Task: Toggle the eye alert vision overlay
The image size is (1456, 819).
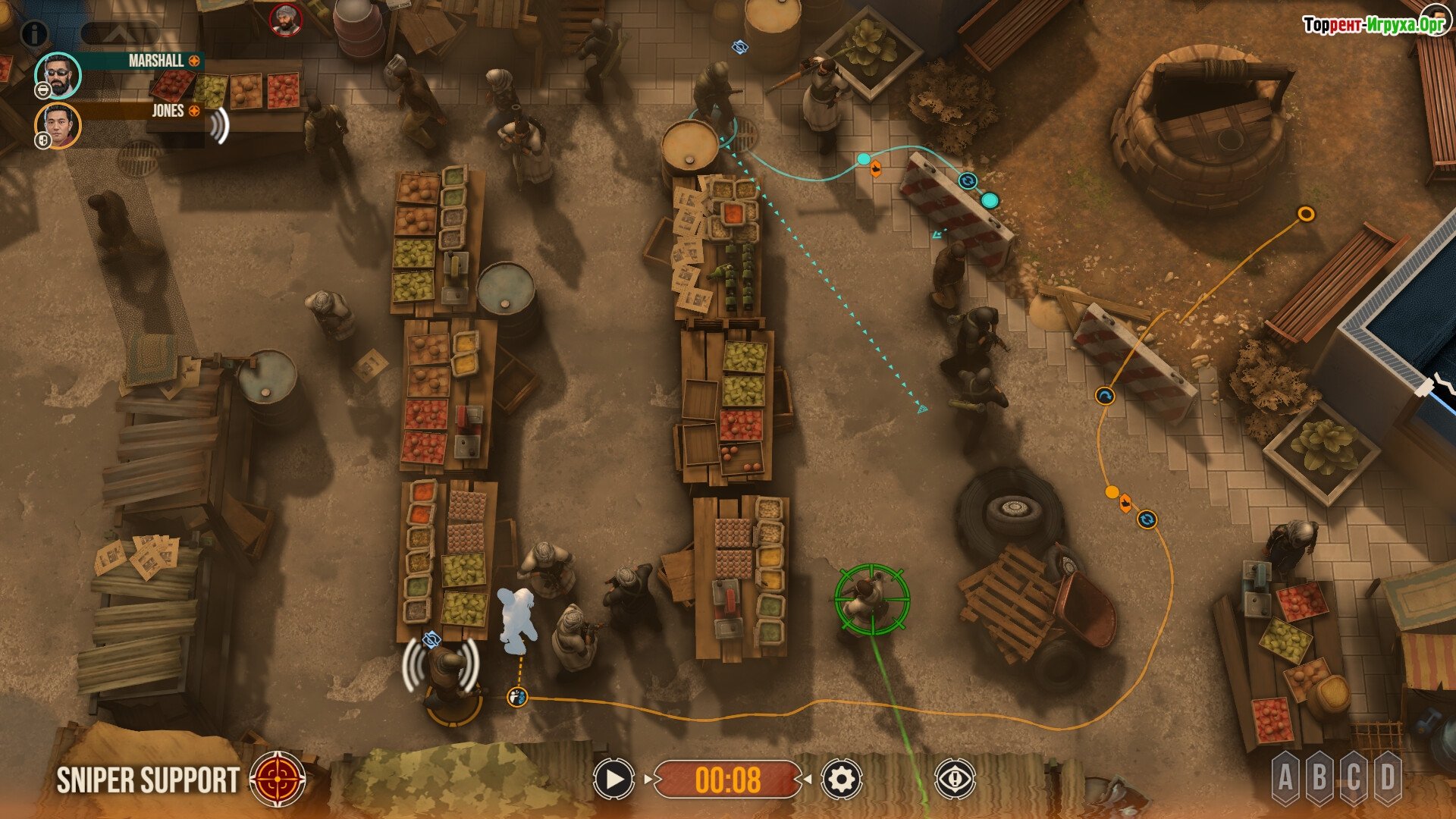Action: (954, 779)
